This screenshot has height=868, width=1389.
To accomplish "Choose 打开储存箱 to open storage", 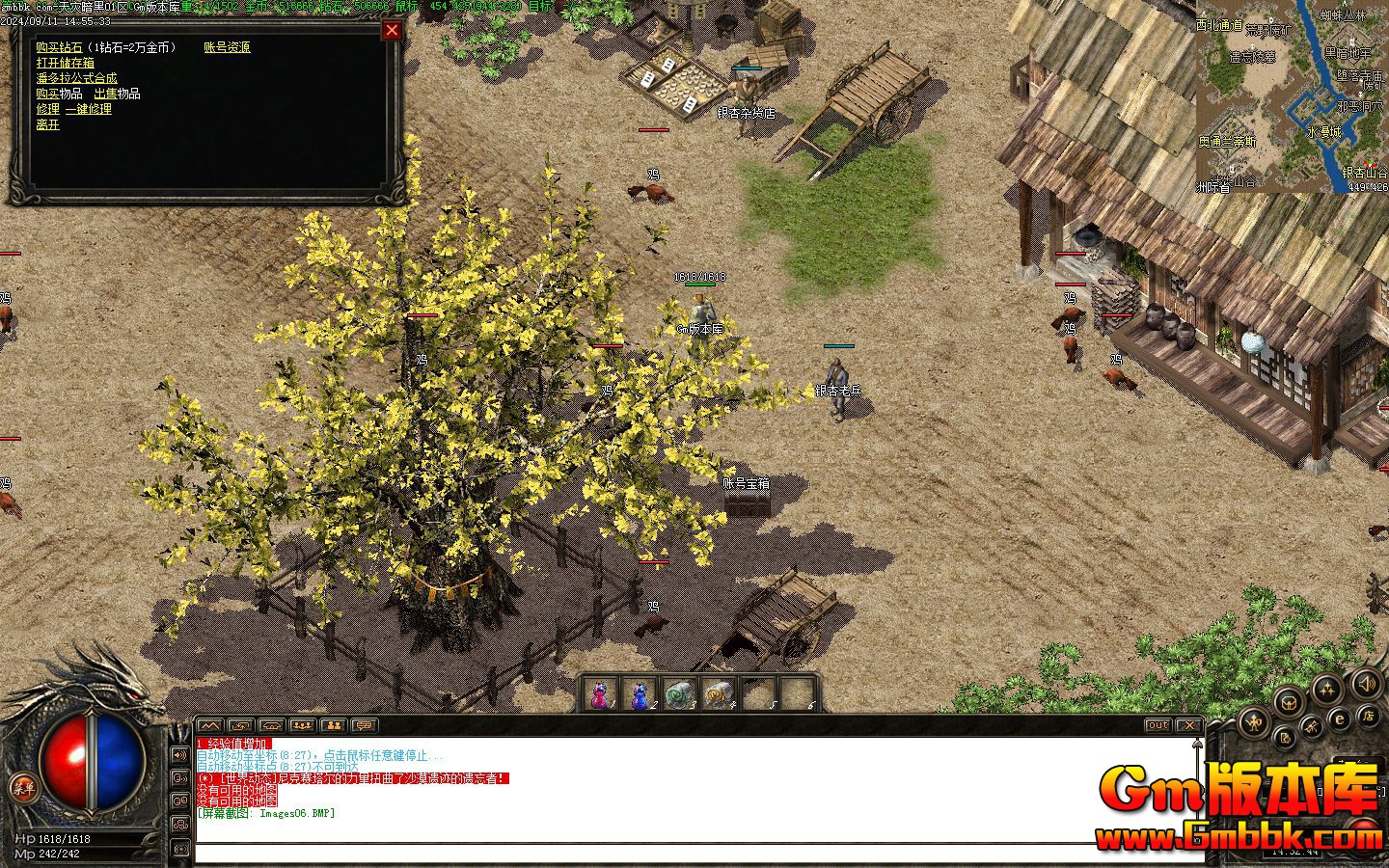I will tap(66, 63).
